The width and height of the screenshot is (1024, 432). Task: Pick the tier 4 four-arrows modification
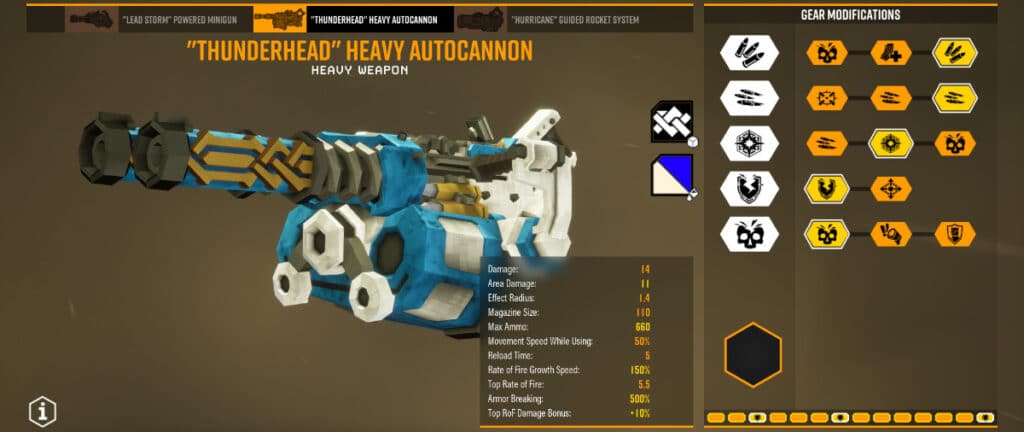(891, 188)
